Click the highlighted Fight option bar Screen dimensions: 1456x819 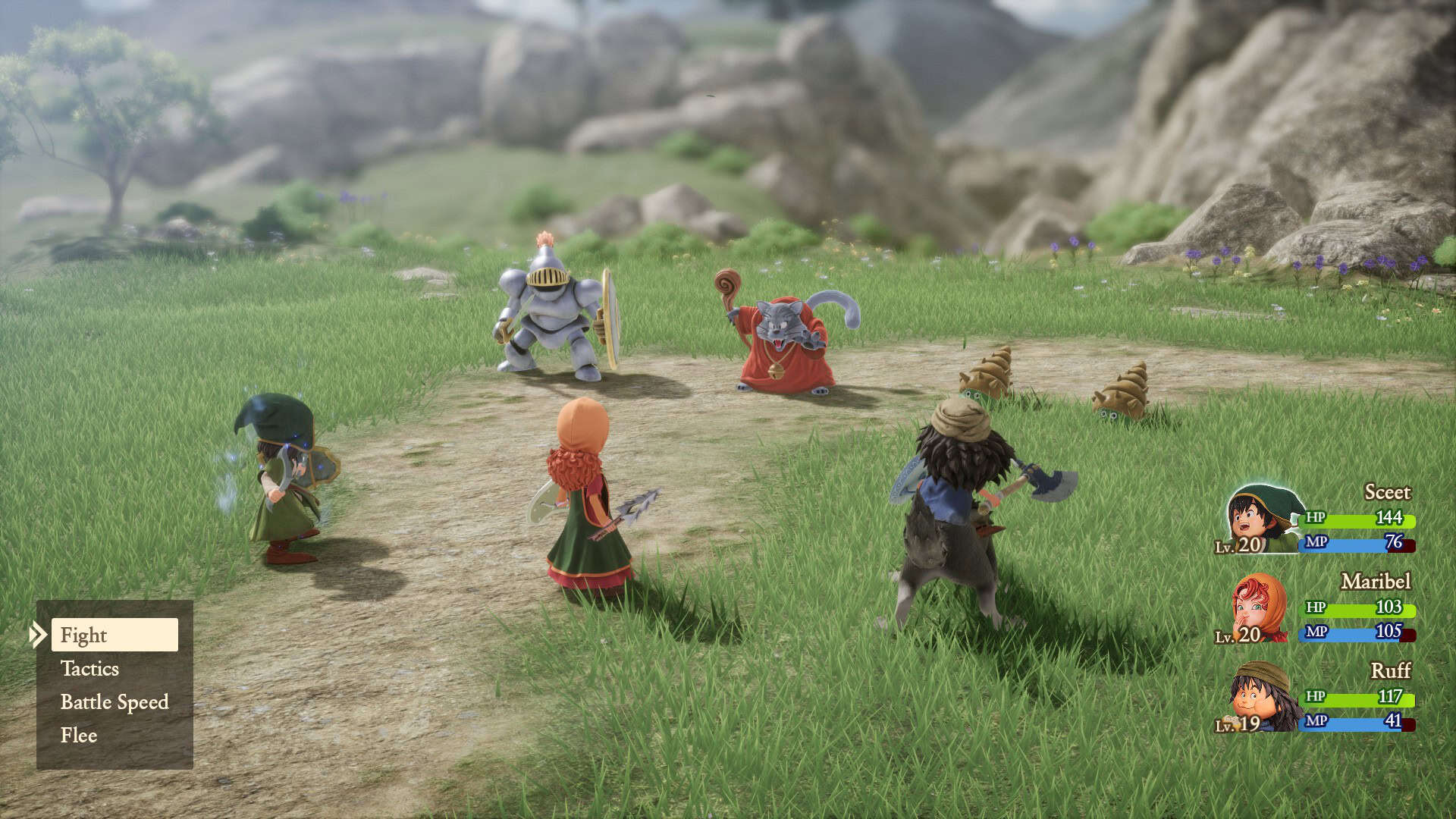(x=114, y=635)
